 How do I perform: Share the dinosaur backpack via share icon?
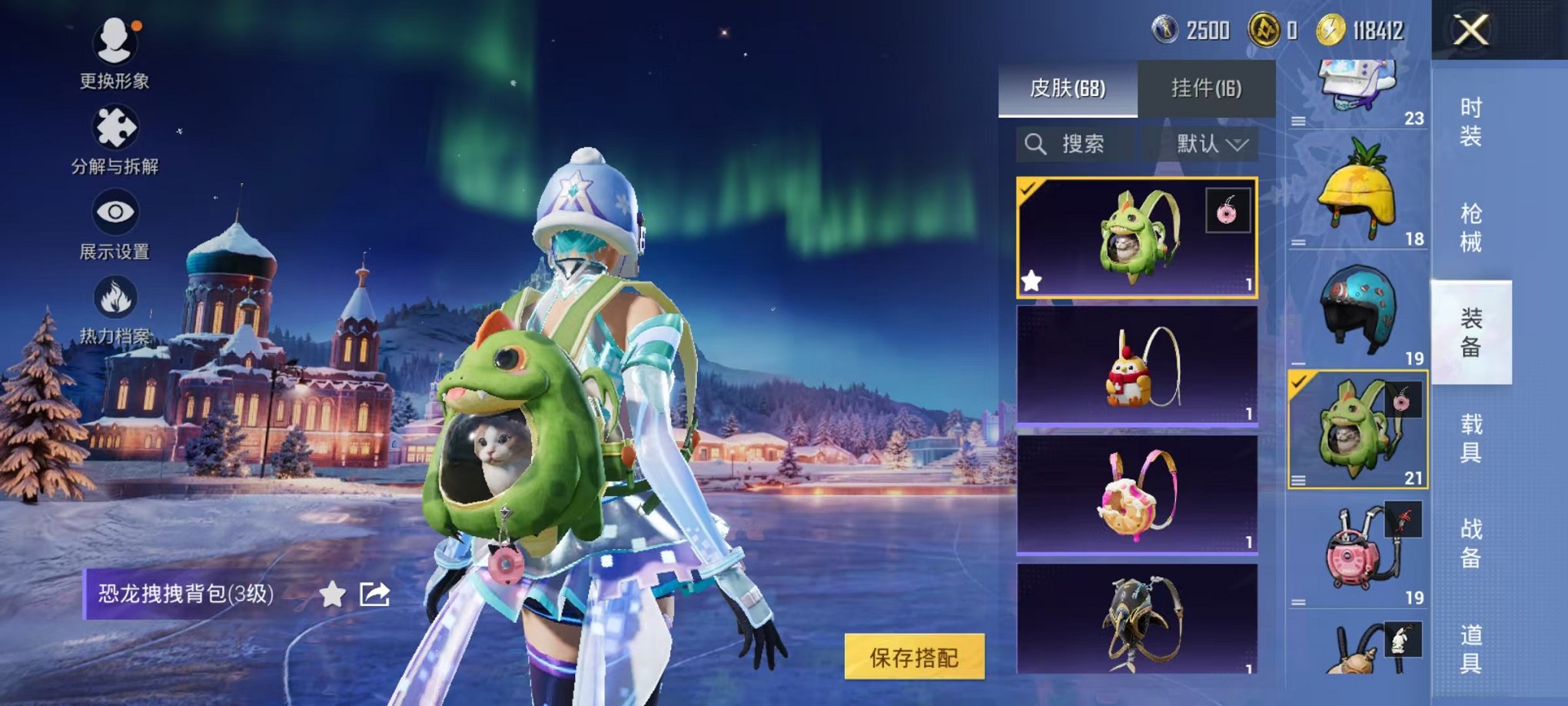point(374,594)
